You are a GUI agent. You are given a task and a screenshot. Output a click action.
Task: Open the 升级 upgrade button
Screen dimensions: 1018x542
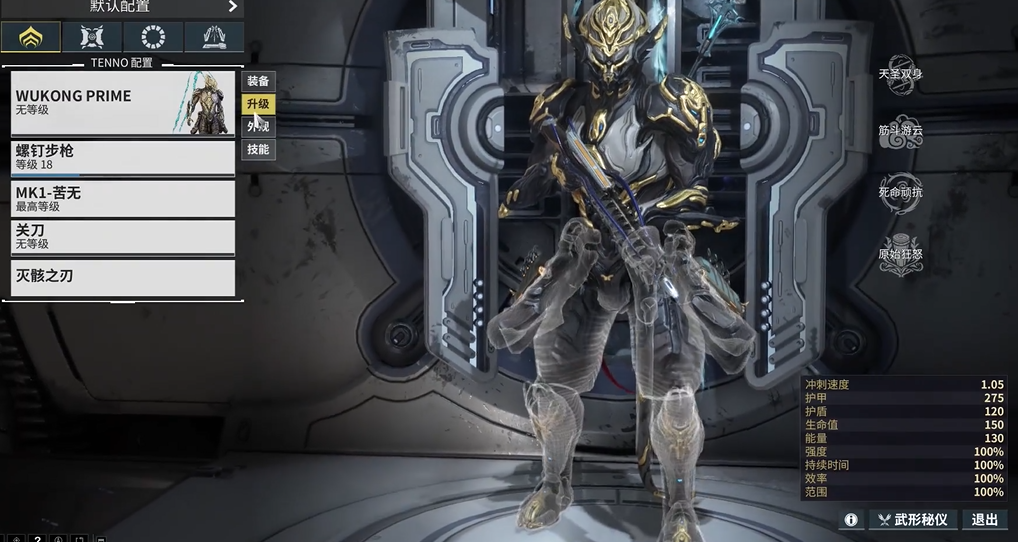258,104
